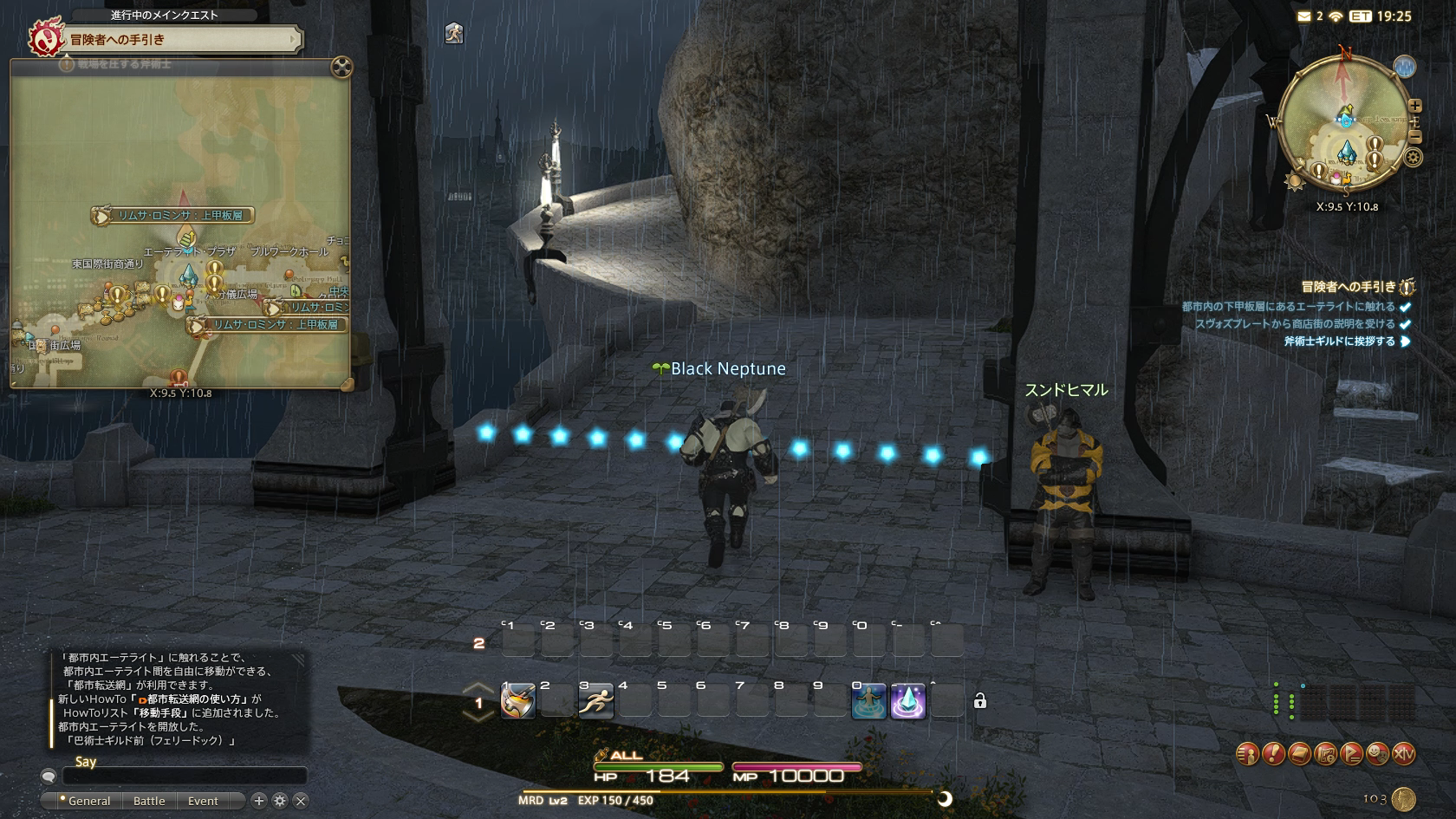
Task: Open the Character menu icon
Action: pos(1247,754)
